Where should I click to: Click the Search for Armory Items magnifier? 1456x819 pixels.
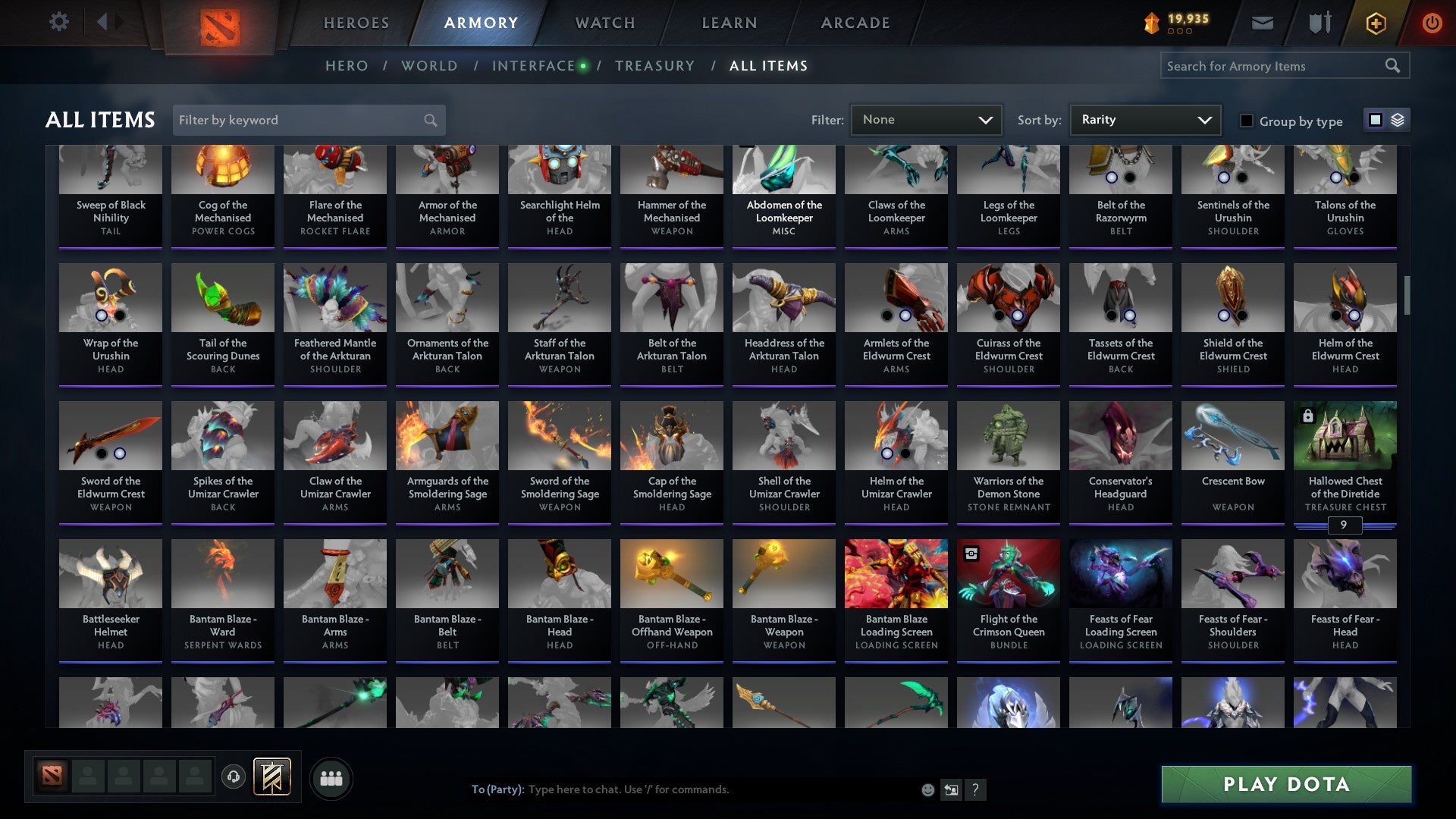click(1394, 66)
